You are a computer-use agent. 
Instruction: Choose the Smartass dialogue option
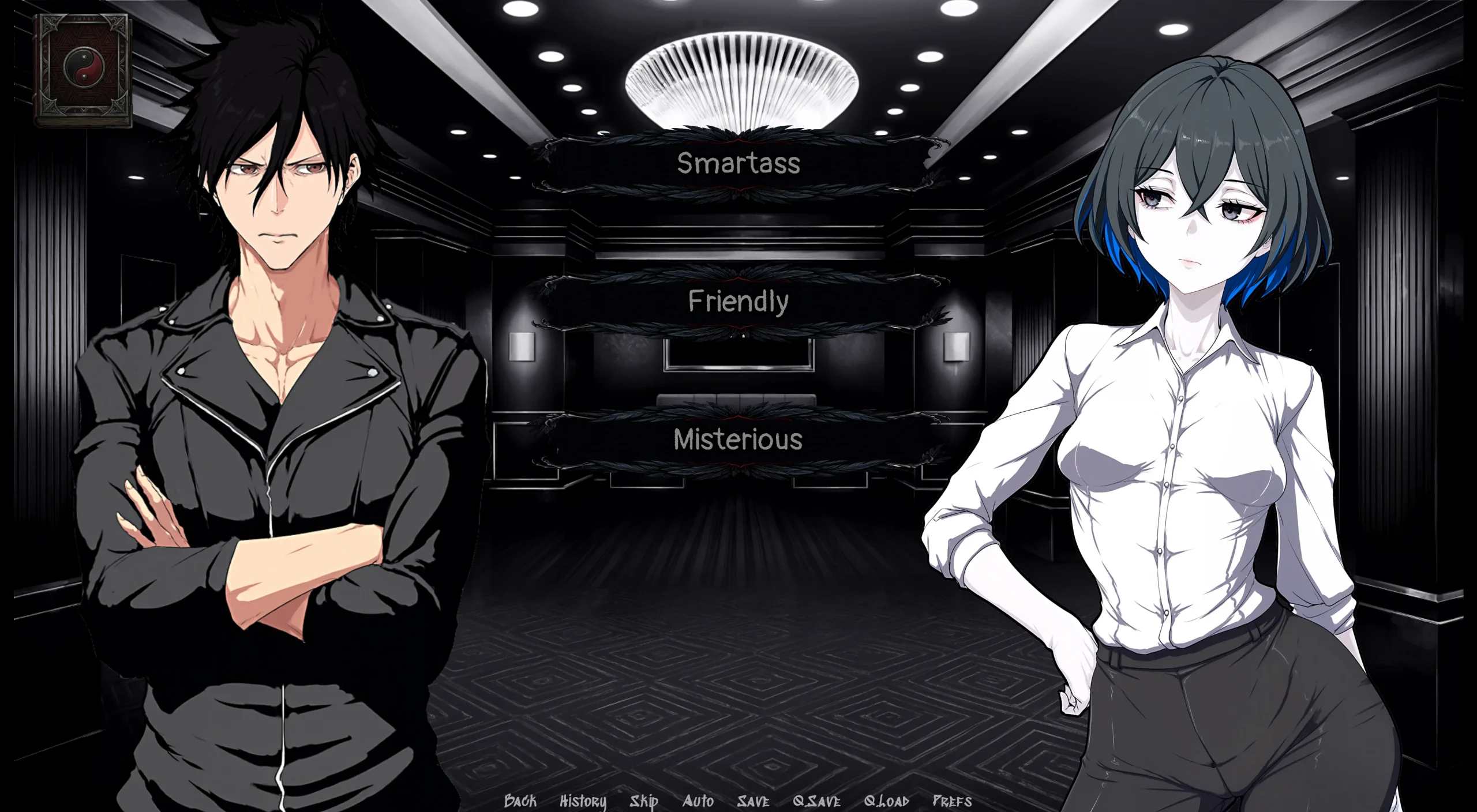pyautogui.click(x=738, y=163)
